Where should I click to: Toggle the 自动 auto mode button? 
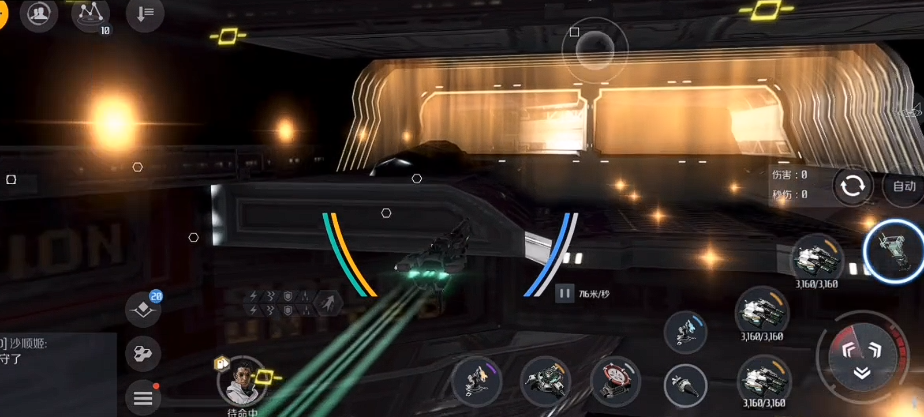903,186
